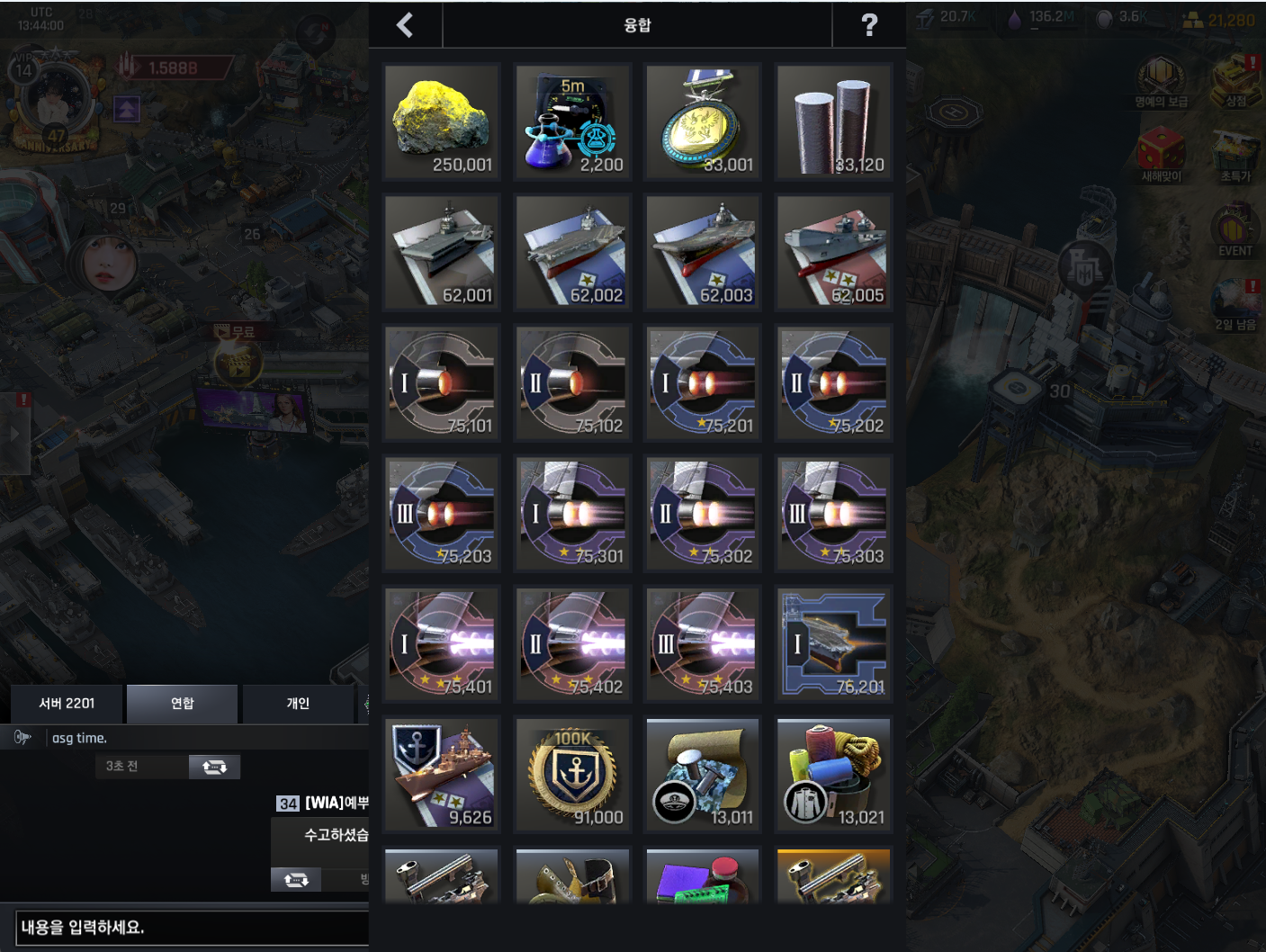
Task: Select the warship blueprint 9,626
Action: coord(442,774)
